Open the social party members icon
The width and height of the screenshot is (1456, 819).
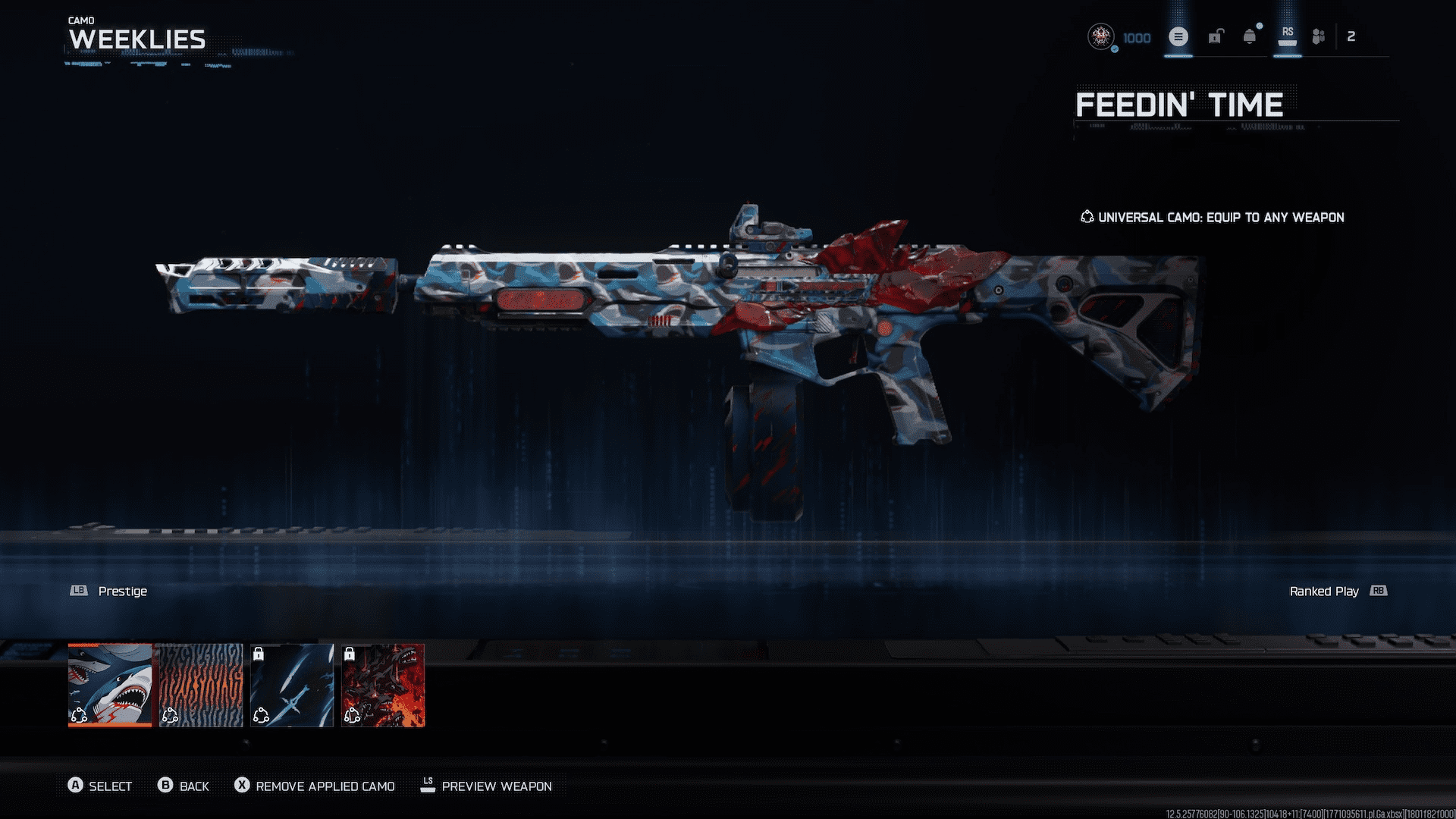tap(1319, 36)
